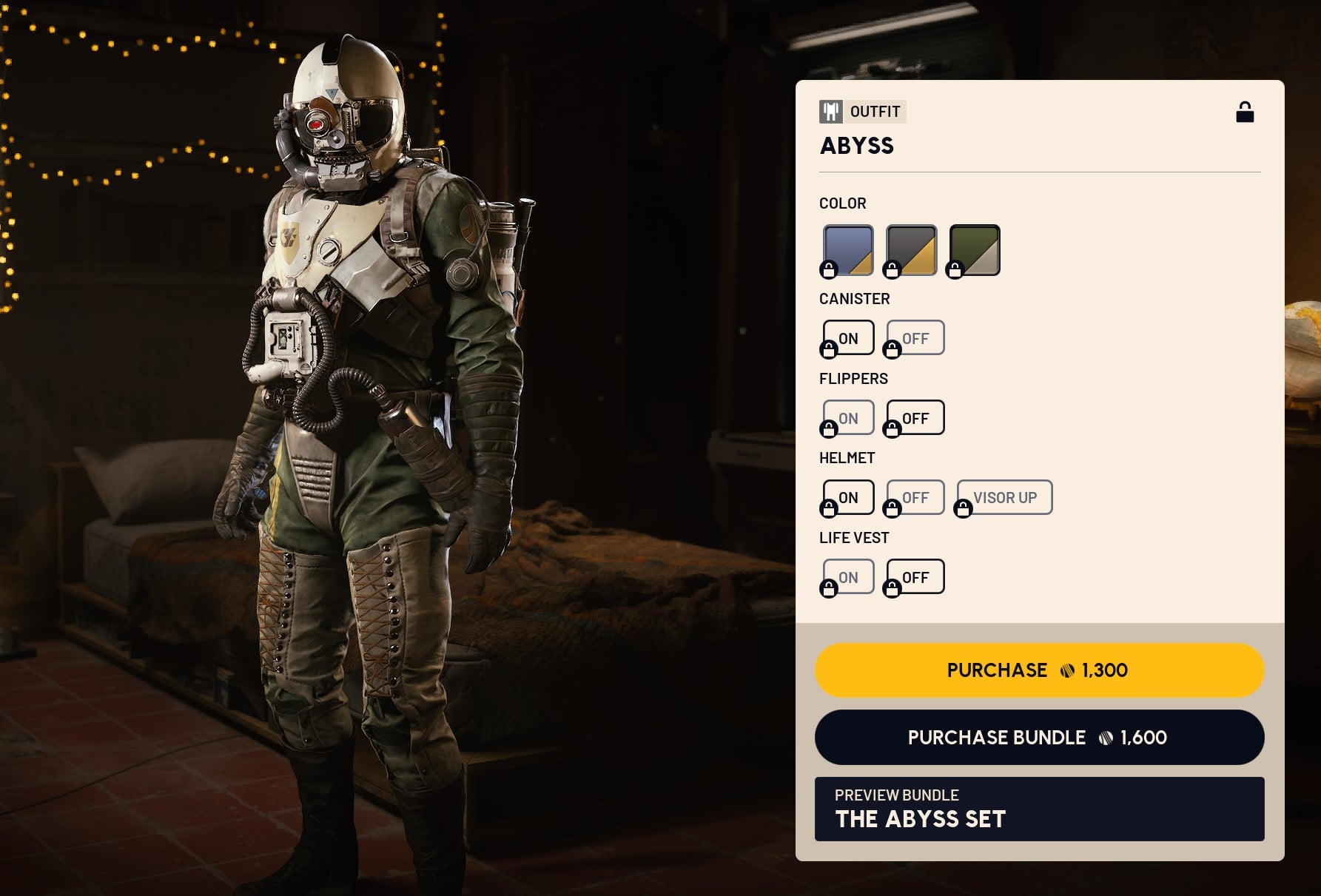Select the yellow and grey color variant
The image size is (1321, 896).
910,250
